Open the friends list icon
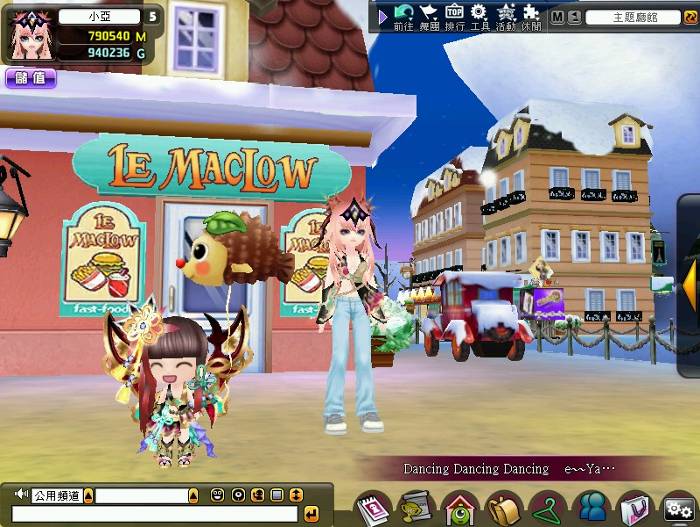This screenshot has height=527, width=700. click(x=592, y=507)
